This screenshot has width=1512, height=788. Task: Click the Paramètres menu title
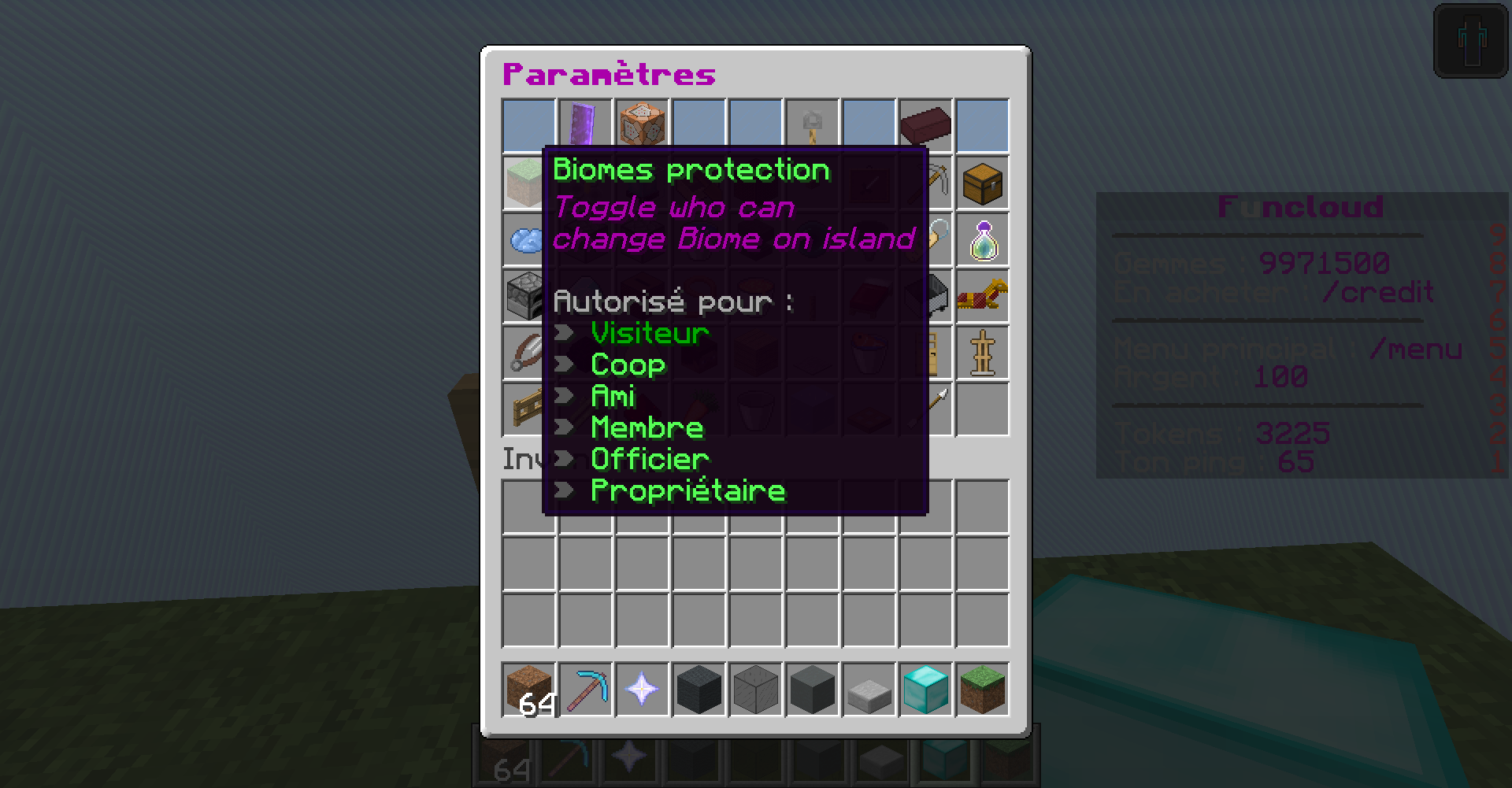point(608,74)
